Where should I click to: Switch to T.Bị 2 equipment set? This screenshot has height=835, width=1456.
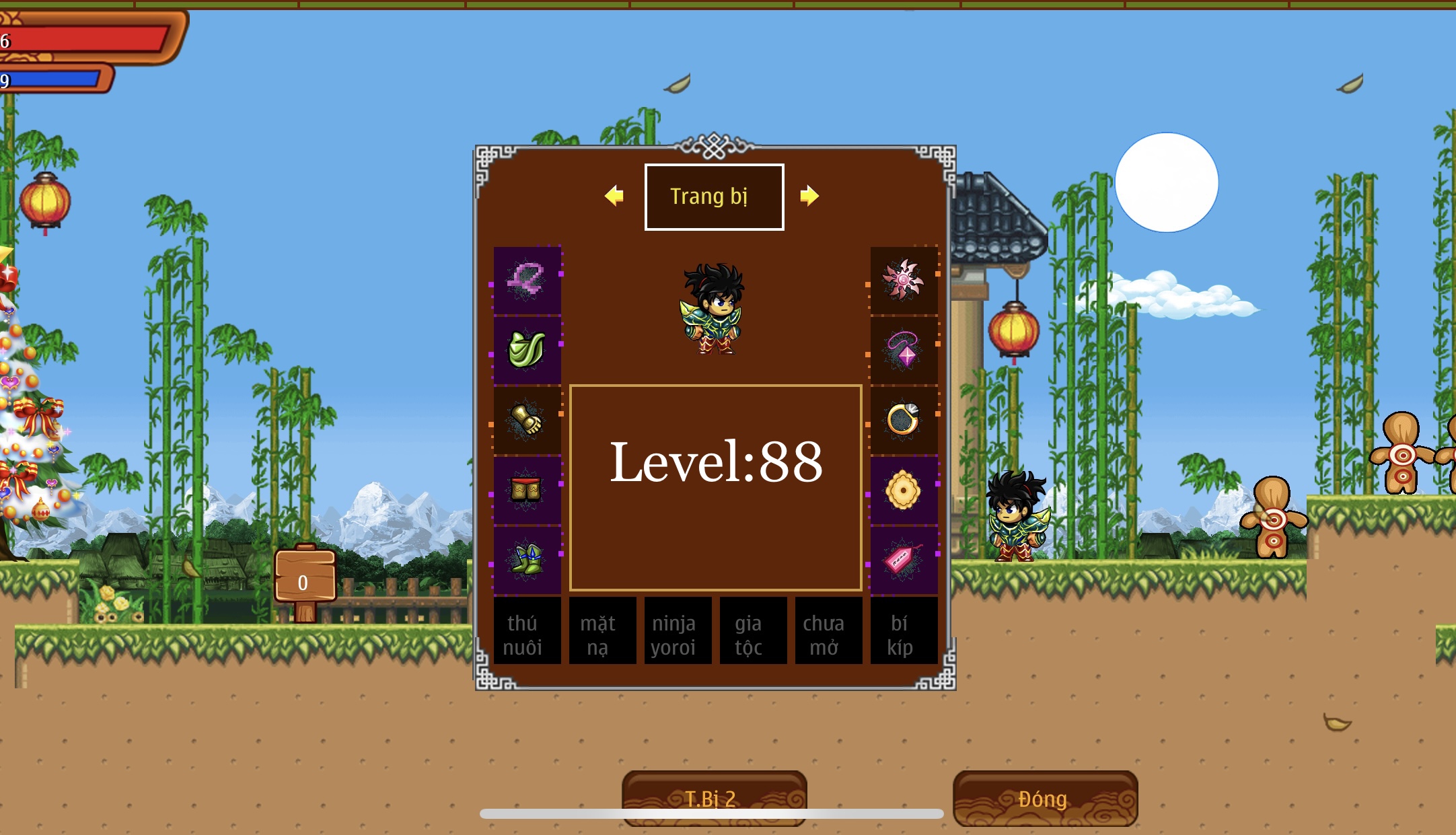coord(714,798)
